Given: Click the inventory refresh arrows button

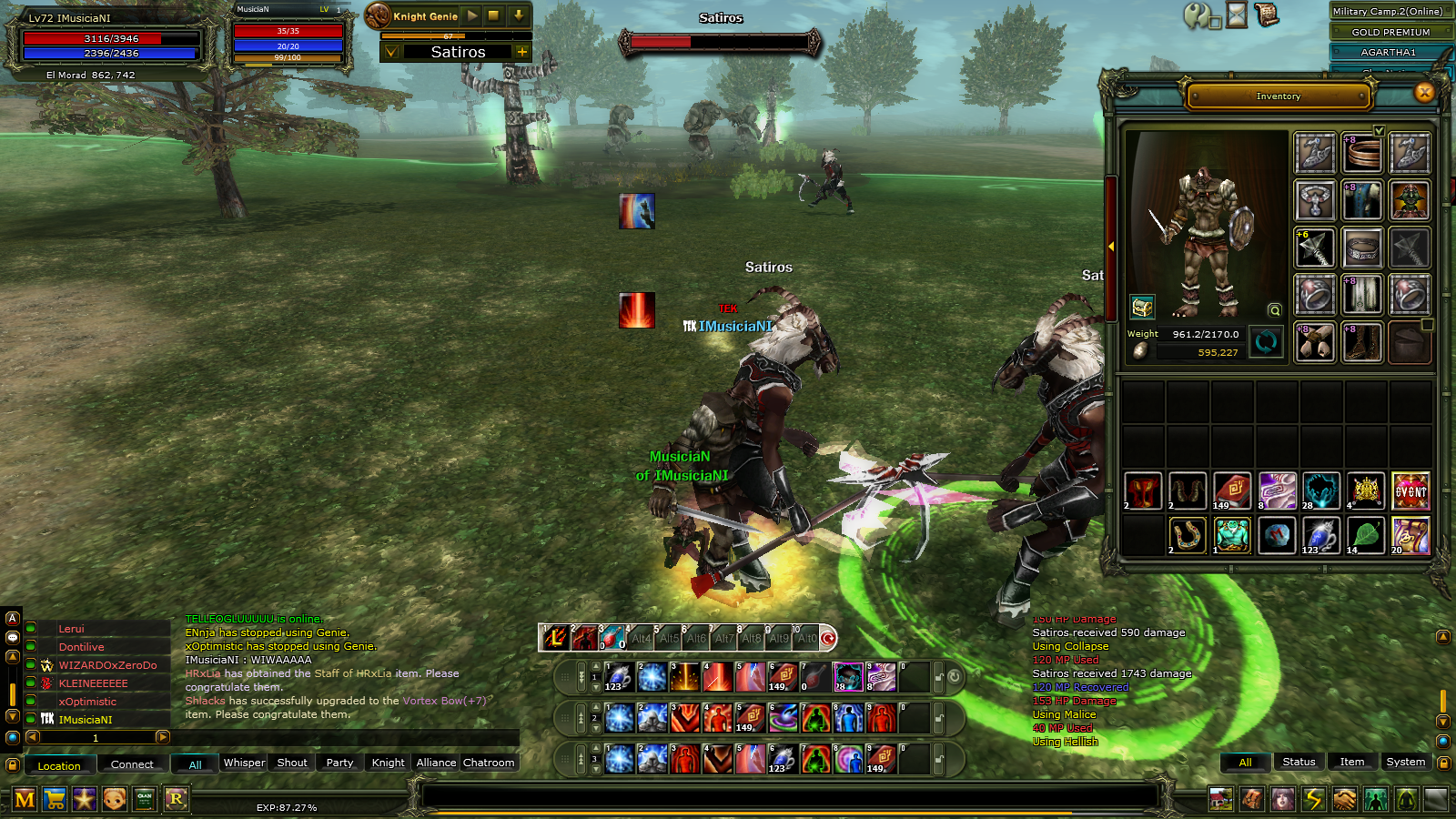Looking at the screenshot, I should (x=1266, y=342).
